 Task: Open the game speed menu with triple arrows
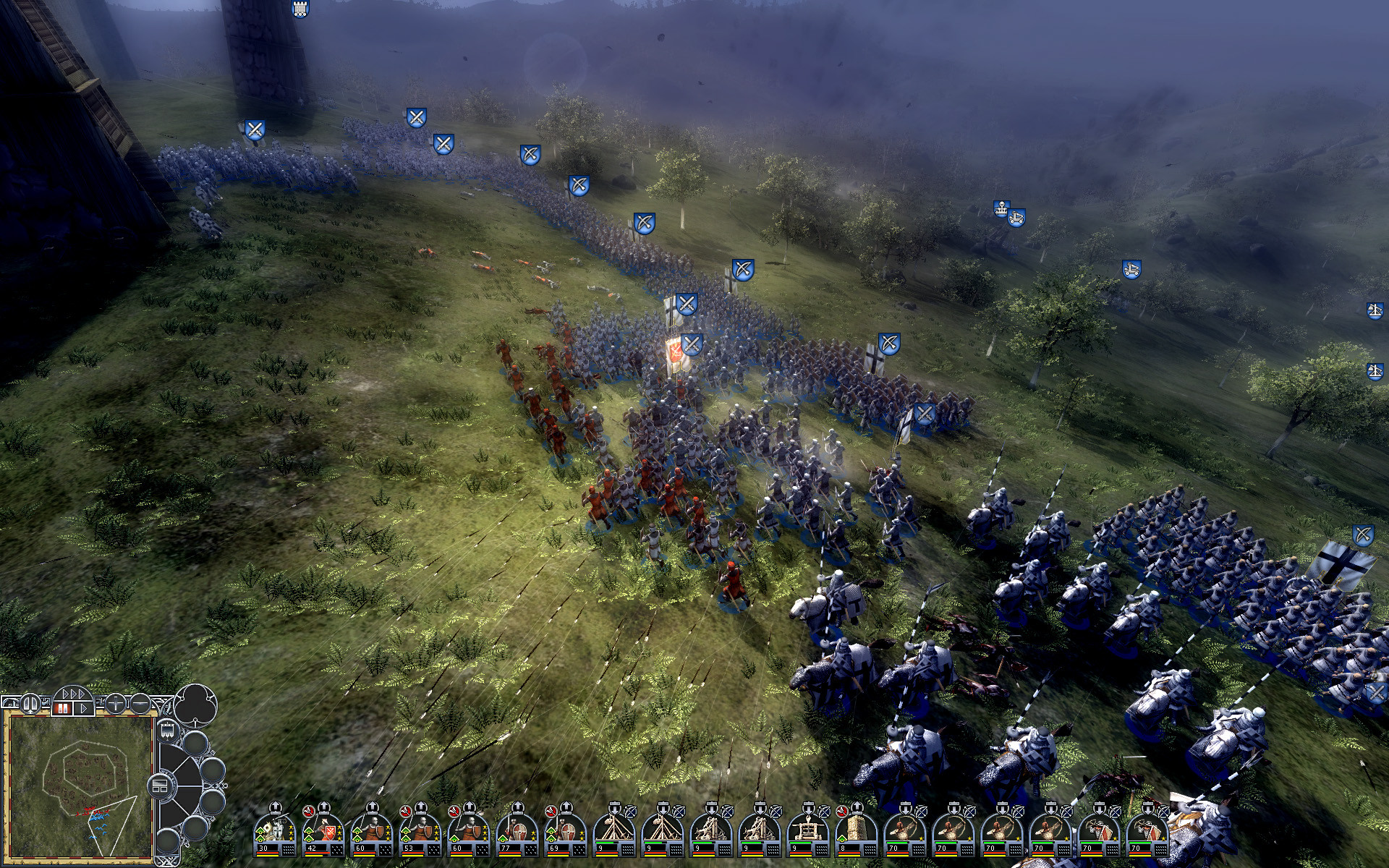(x=73, y=694)
